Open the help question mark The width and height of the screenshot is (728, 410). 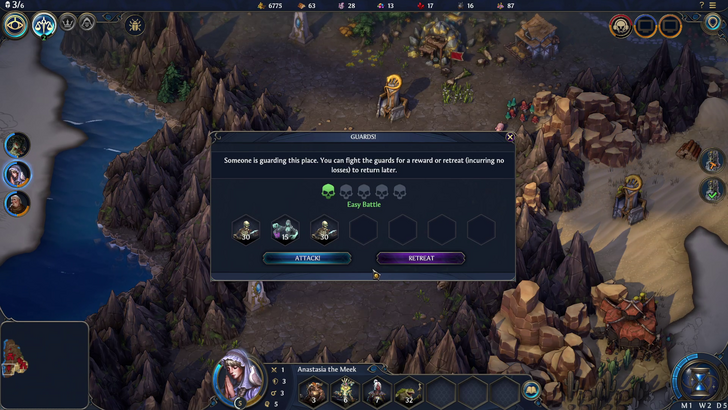(x=701, y=6)
